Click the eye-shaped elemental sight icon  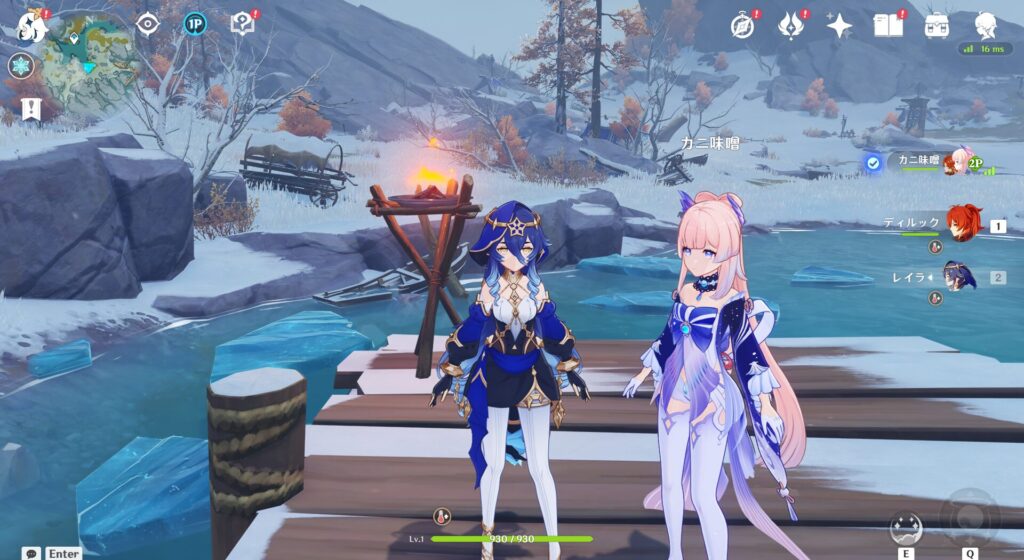(x=148, y=23)
